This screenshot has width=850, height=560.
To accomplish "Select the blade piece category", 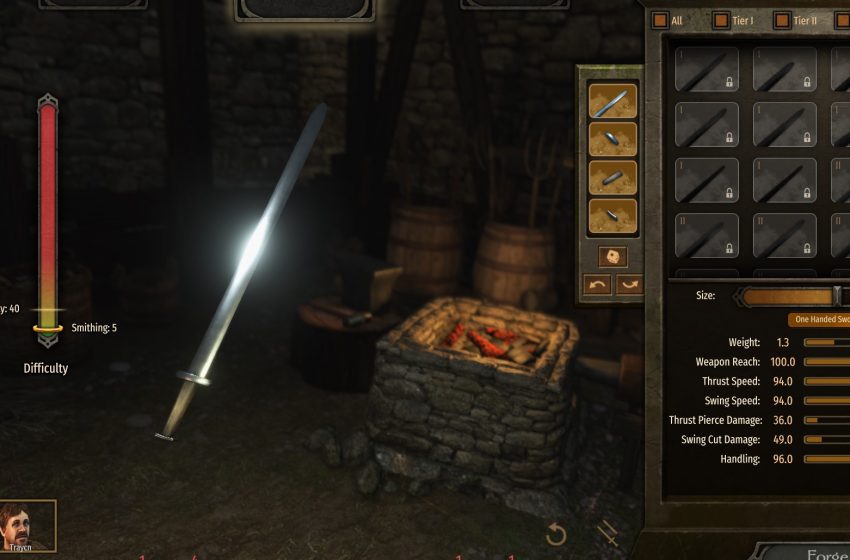I will point(613,101).
